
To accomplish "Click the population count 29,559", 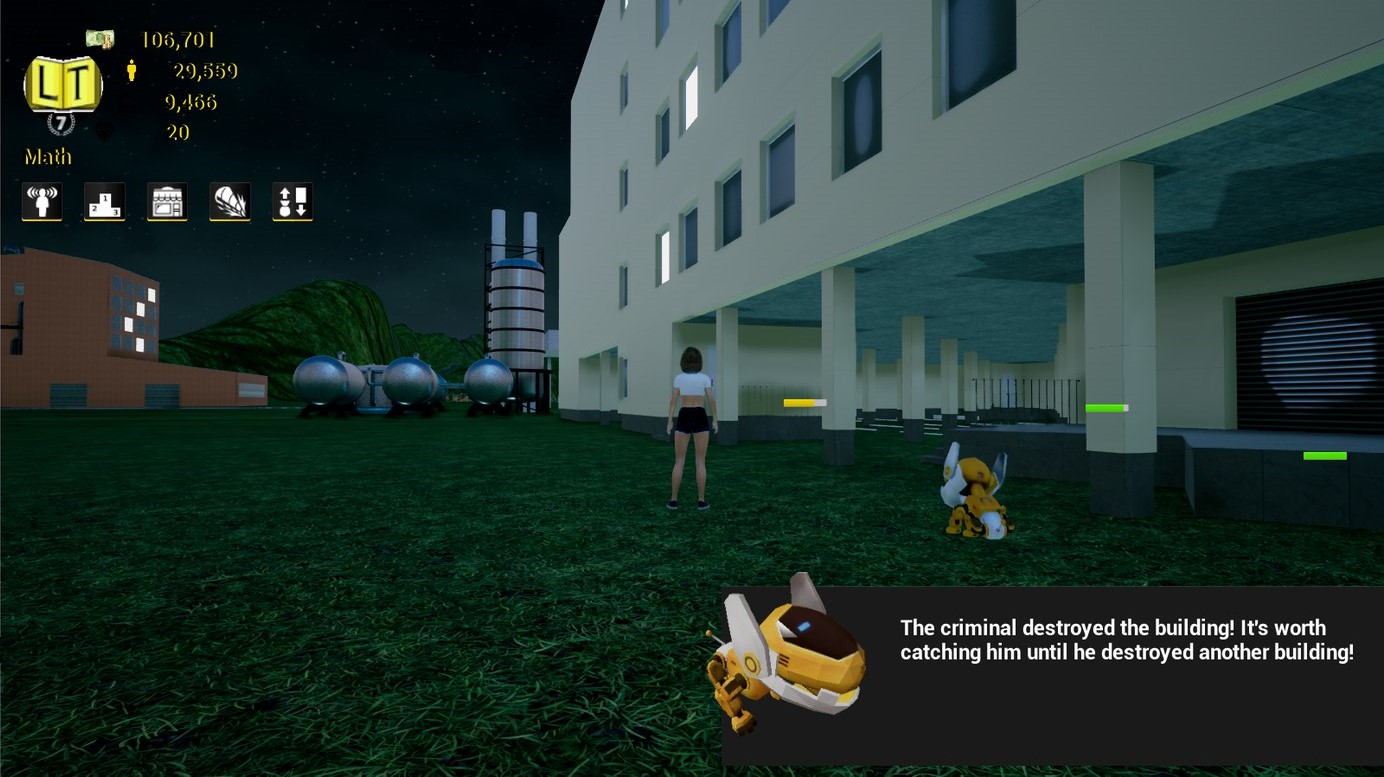I will [x=204, y=71].
